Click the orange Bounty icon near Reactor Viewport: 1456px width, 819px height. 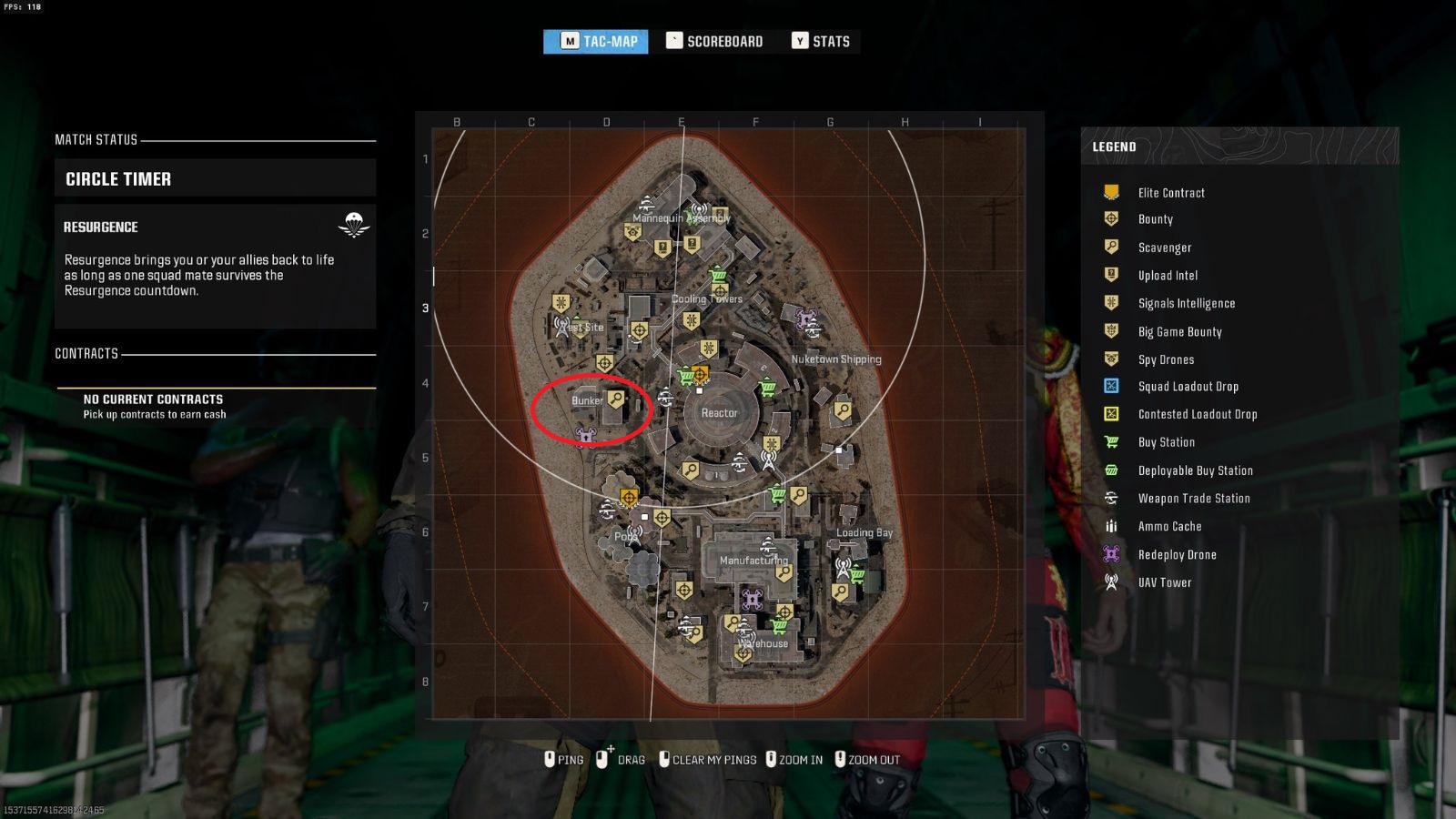click(700, 374)
